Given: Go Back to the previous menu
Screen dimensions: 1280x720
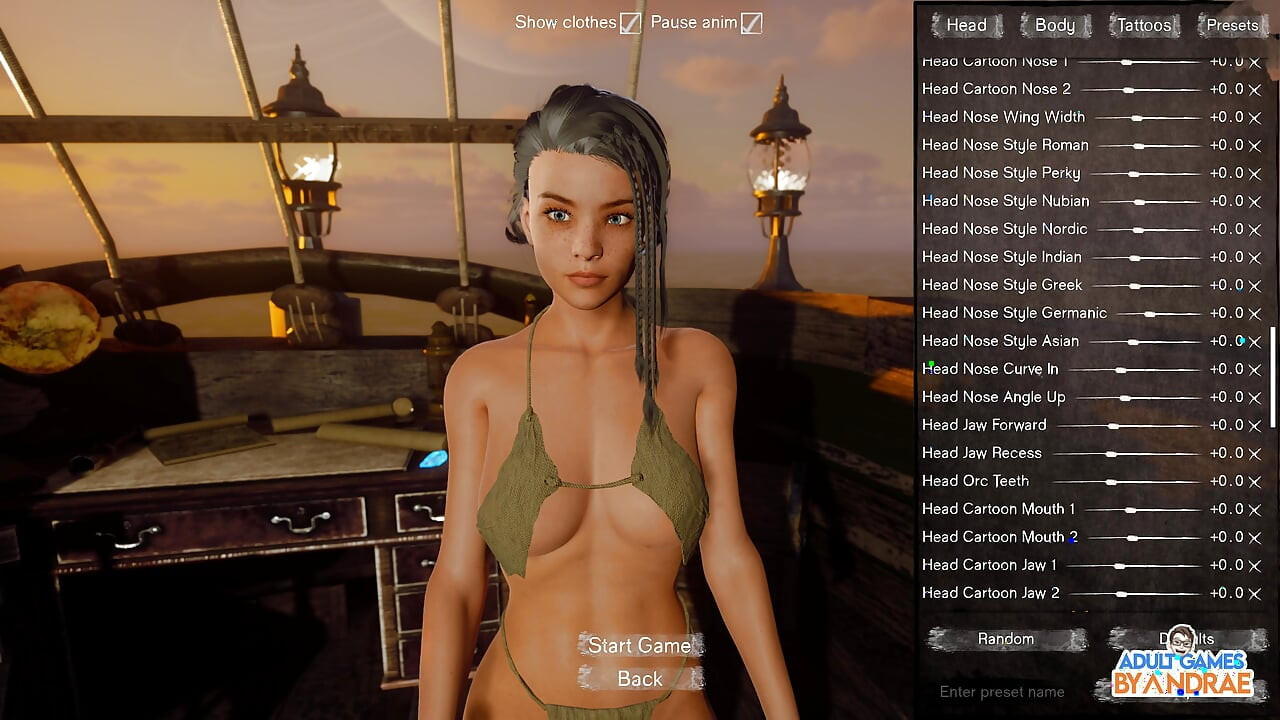Looking at the screenshot, I should pos(640,679).
